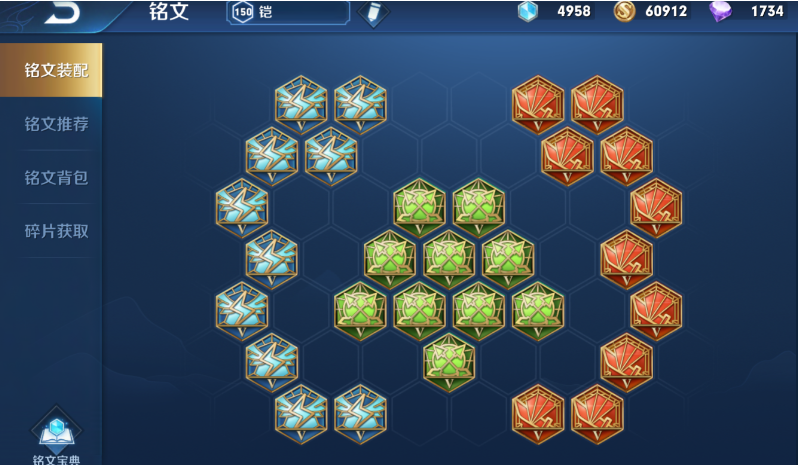
Task: Select the level 150 铠 rune page
Action: pos(288,12)
